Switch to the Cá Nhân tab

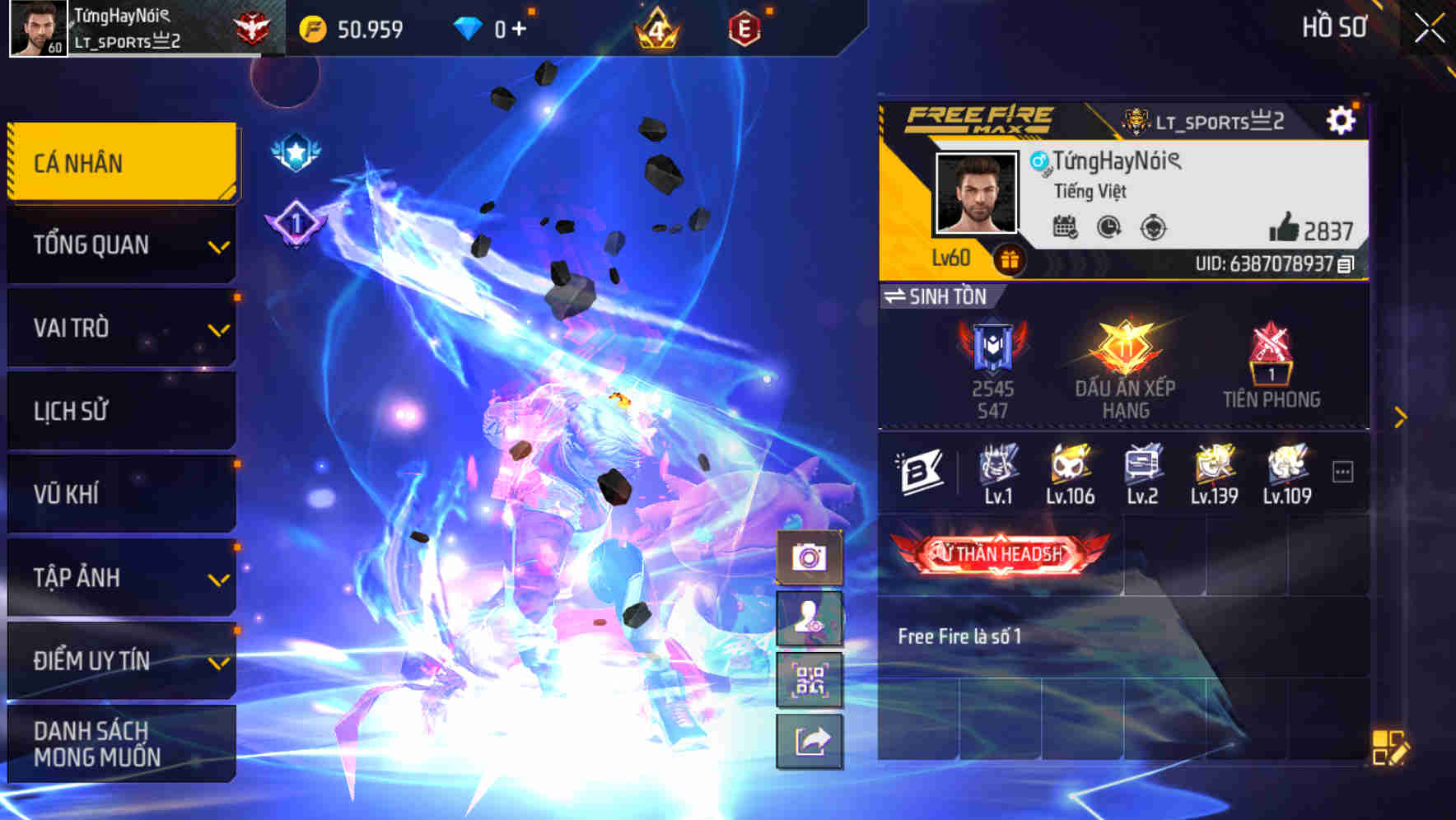pyautogui.click(x=121, y=162)
